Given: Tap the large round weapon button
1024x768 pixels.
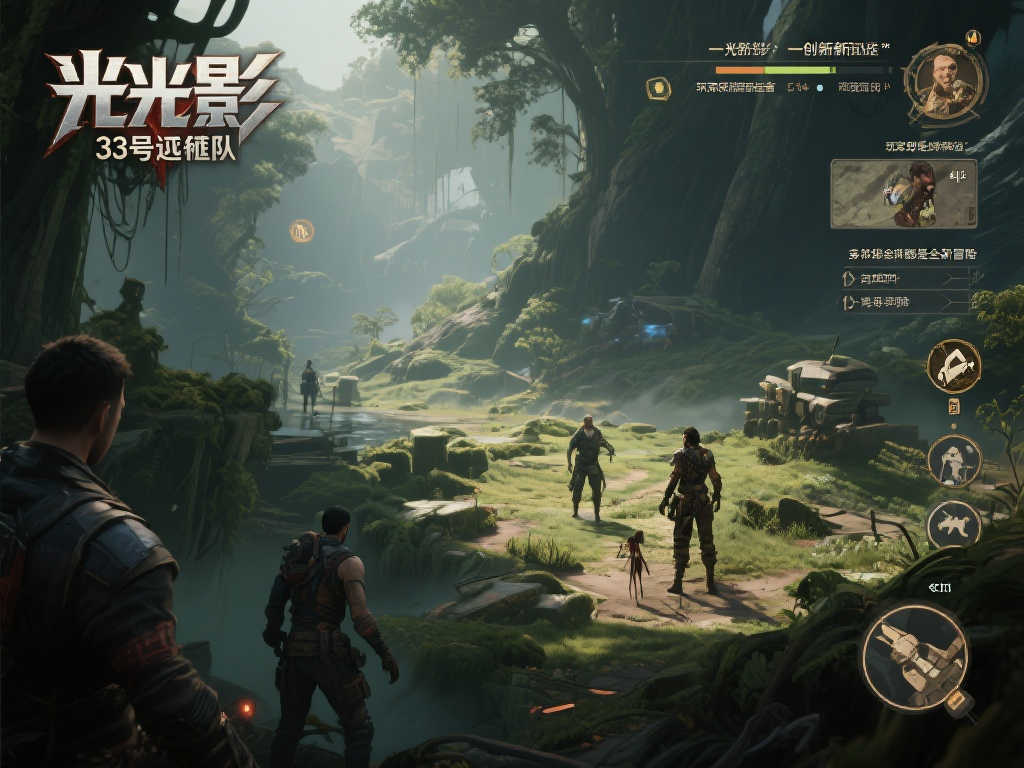Looking at the screenshot, I should [915, 655].
